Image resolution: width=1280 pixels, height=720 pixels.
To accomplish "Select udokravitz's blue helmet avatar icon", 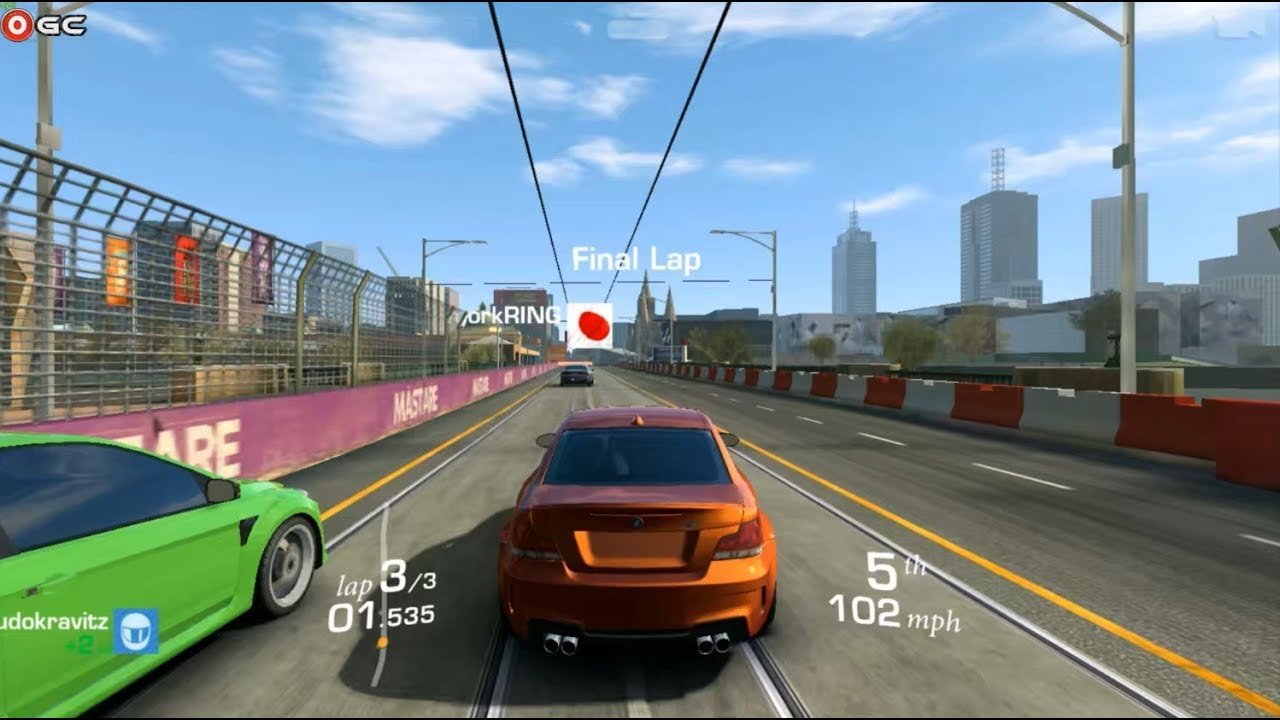I will pos(136,631).
